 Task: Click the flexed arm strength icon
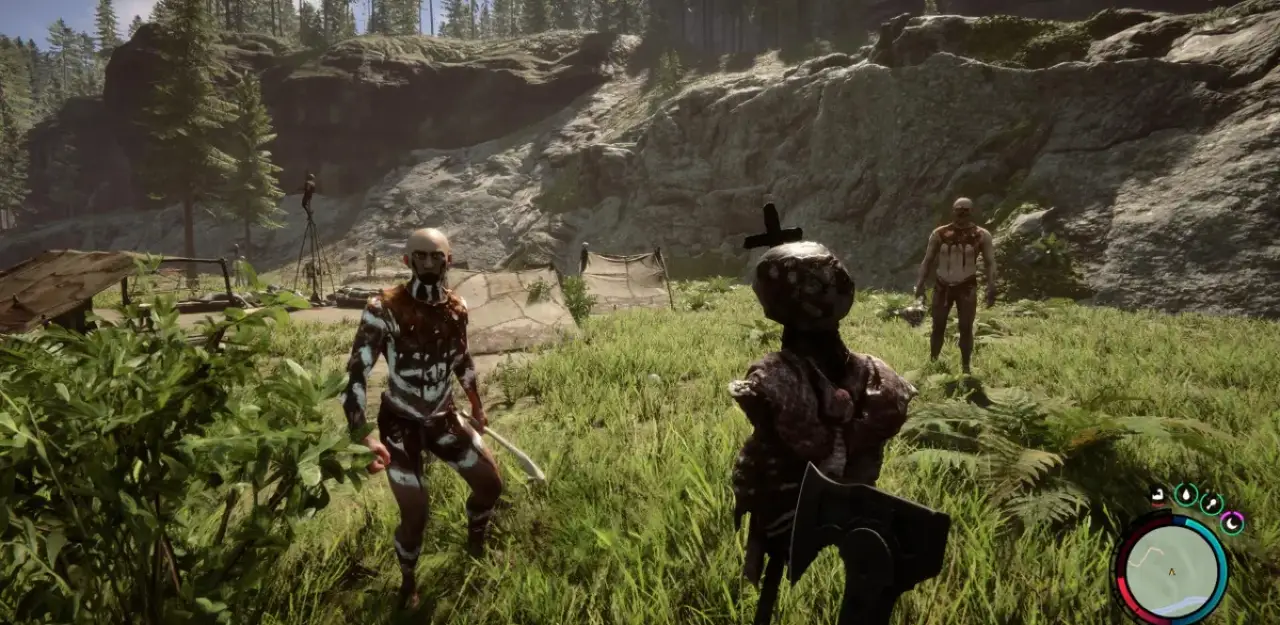[1158, 494]
